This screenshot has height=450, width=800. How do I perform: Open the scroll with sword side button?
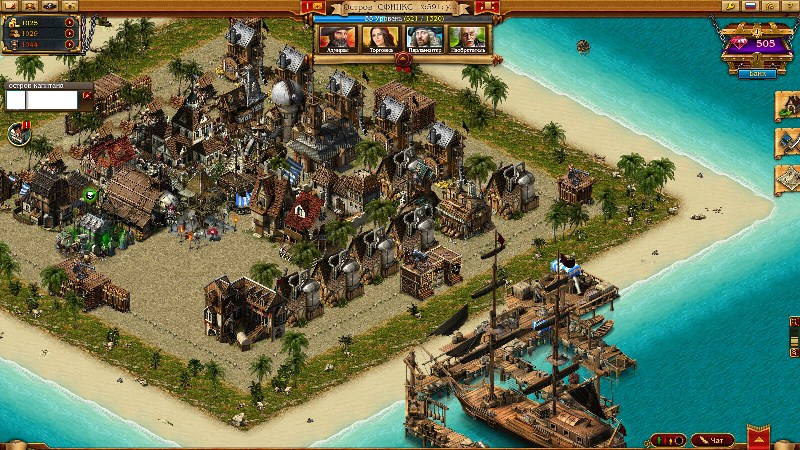click(x=788, y=143)
